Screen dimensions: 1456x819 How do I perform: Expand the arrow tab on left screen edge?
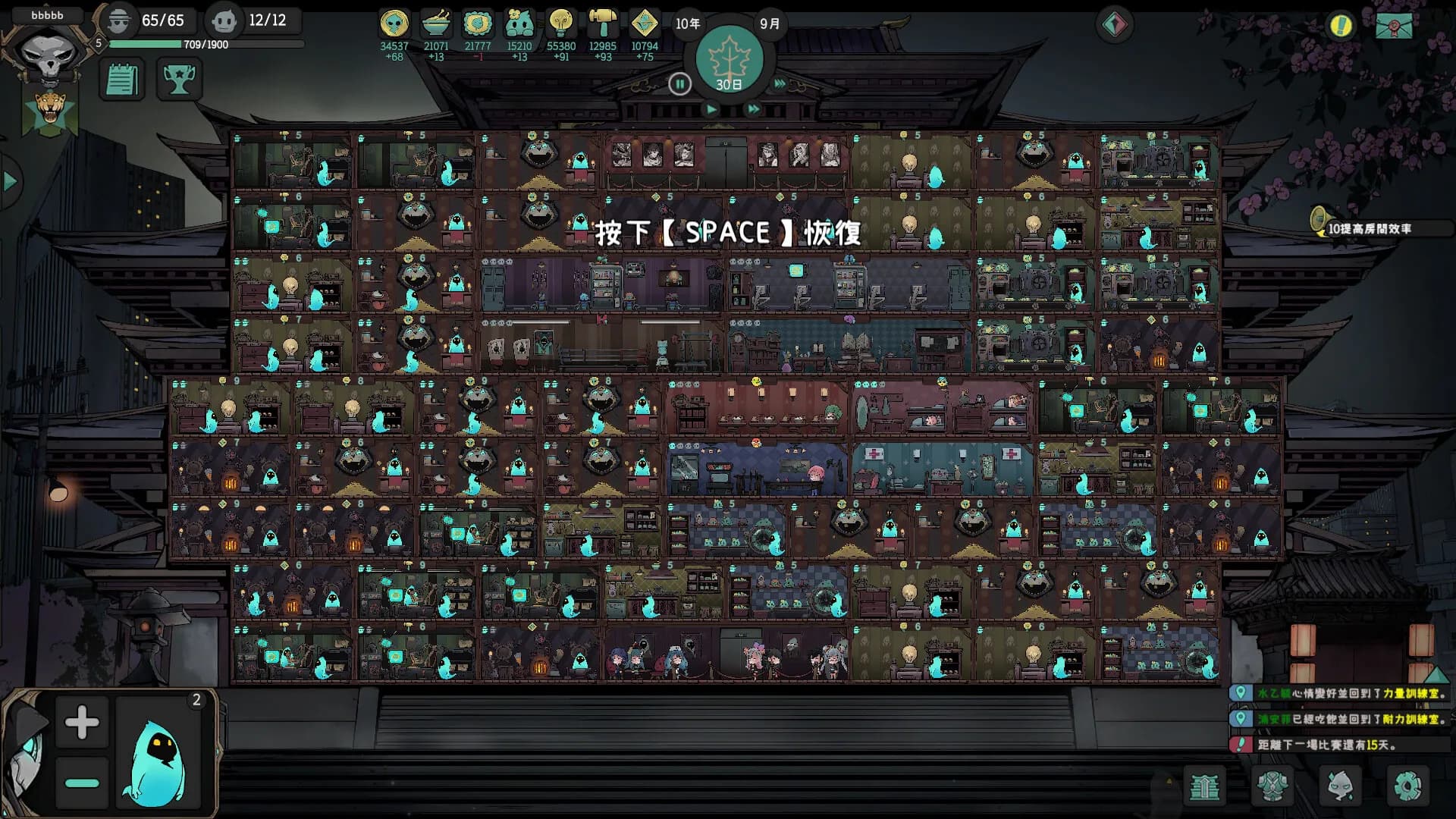(9, 180)
